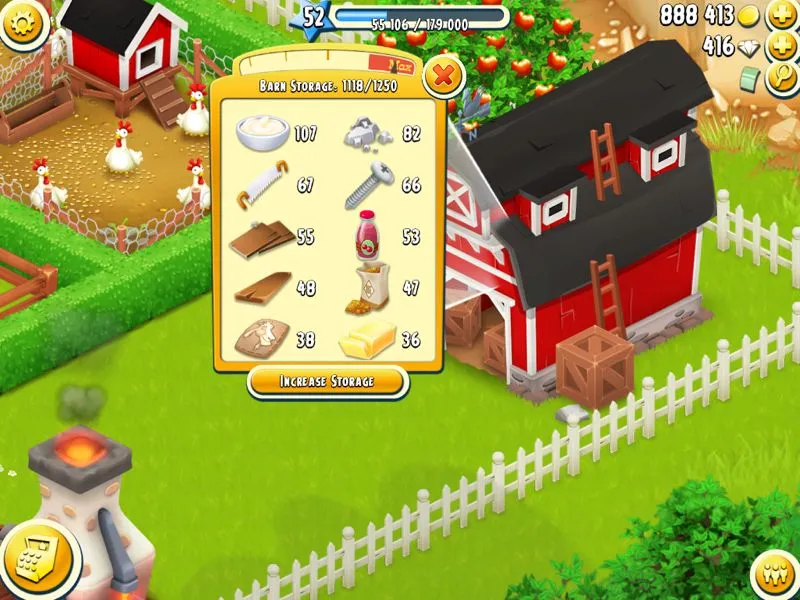Image resolution: width=800 pixels, height=600 pixels.
Task: Tap the Increase Storage button
Action: 328,382
